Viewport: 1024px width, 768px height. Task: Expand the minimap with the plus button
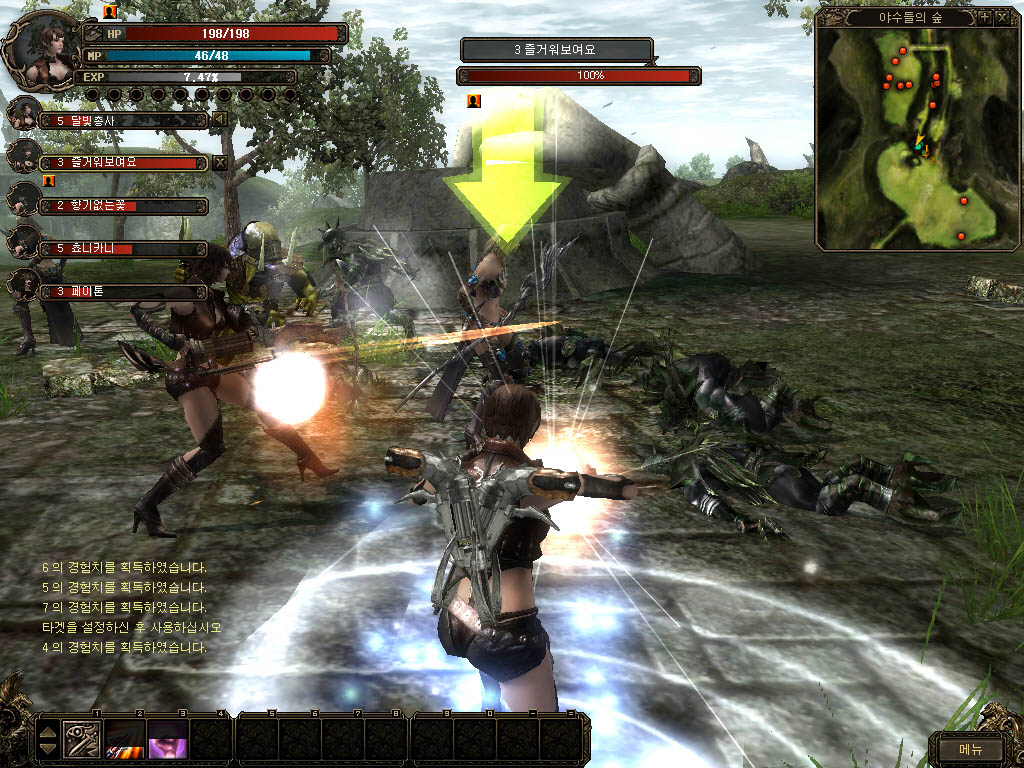[985, 17]
